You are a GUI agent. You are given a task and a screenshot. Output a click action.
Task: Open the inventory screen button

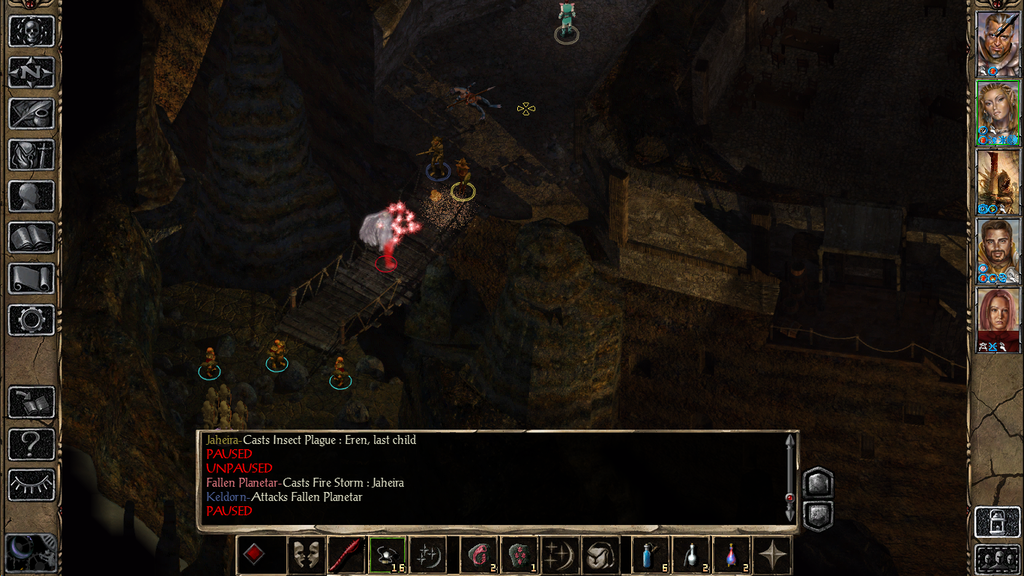coord(31,155)
